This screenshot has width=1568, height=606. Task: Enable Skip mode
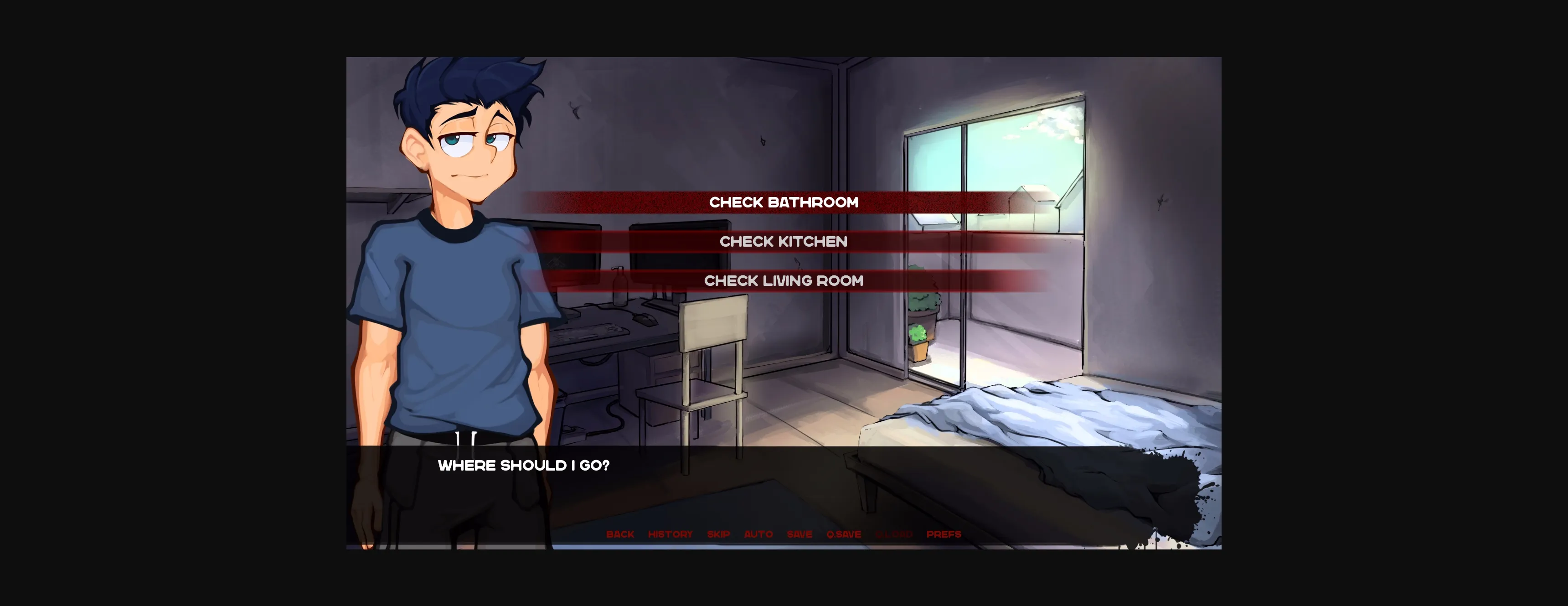point(719,534)
